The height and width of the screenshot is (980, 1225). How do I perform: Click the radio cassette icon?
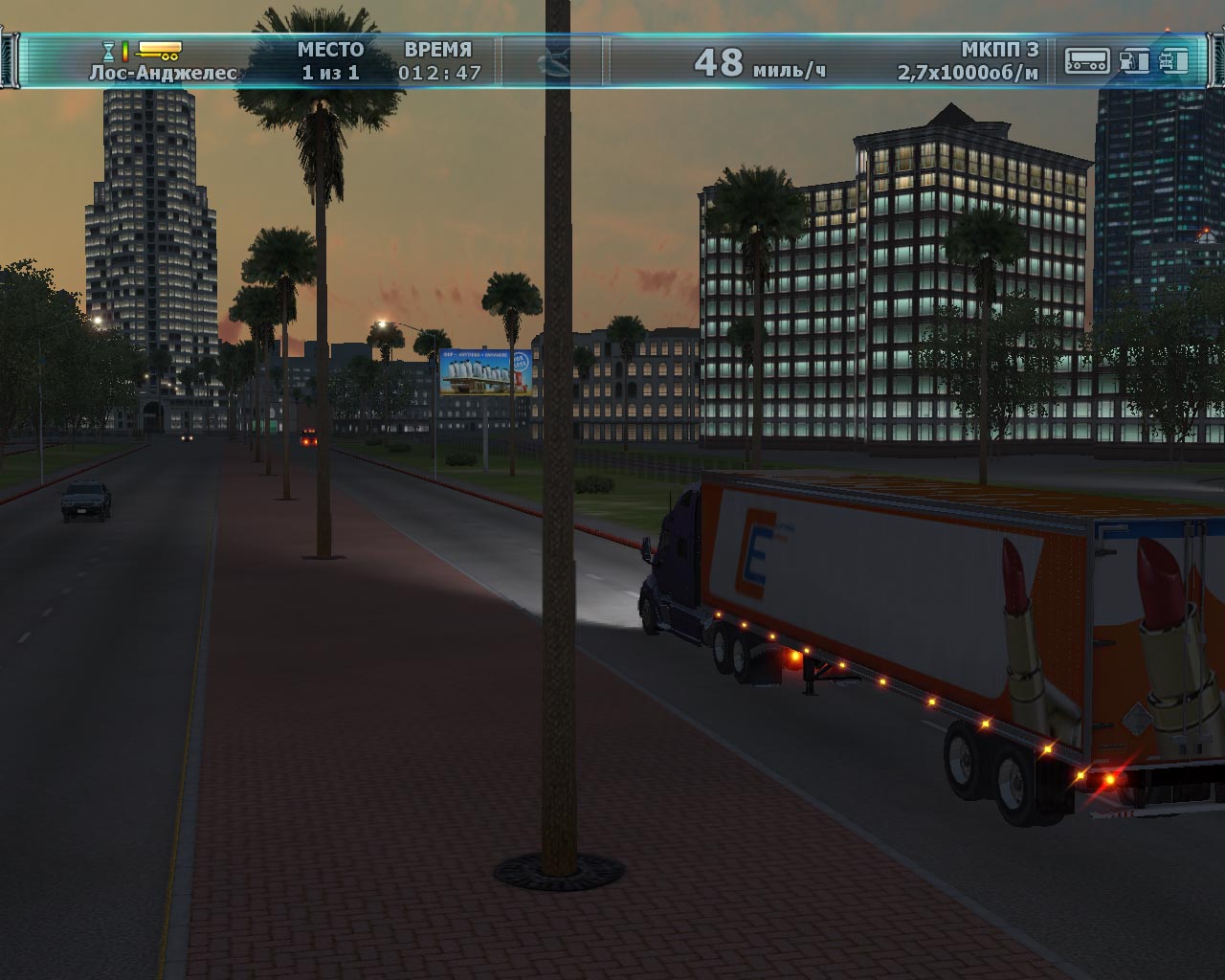(x=1088, y=61)
